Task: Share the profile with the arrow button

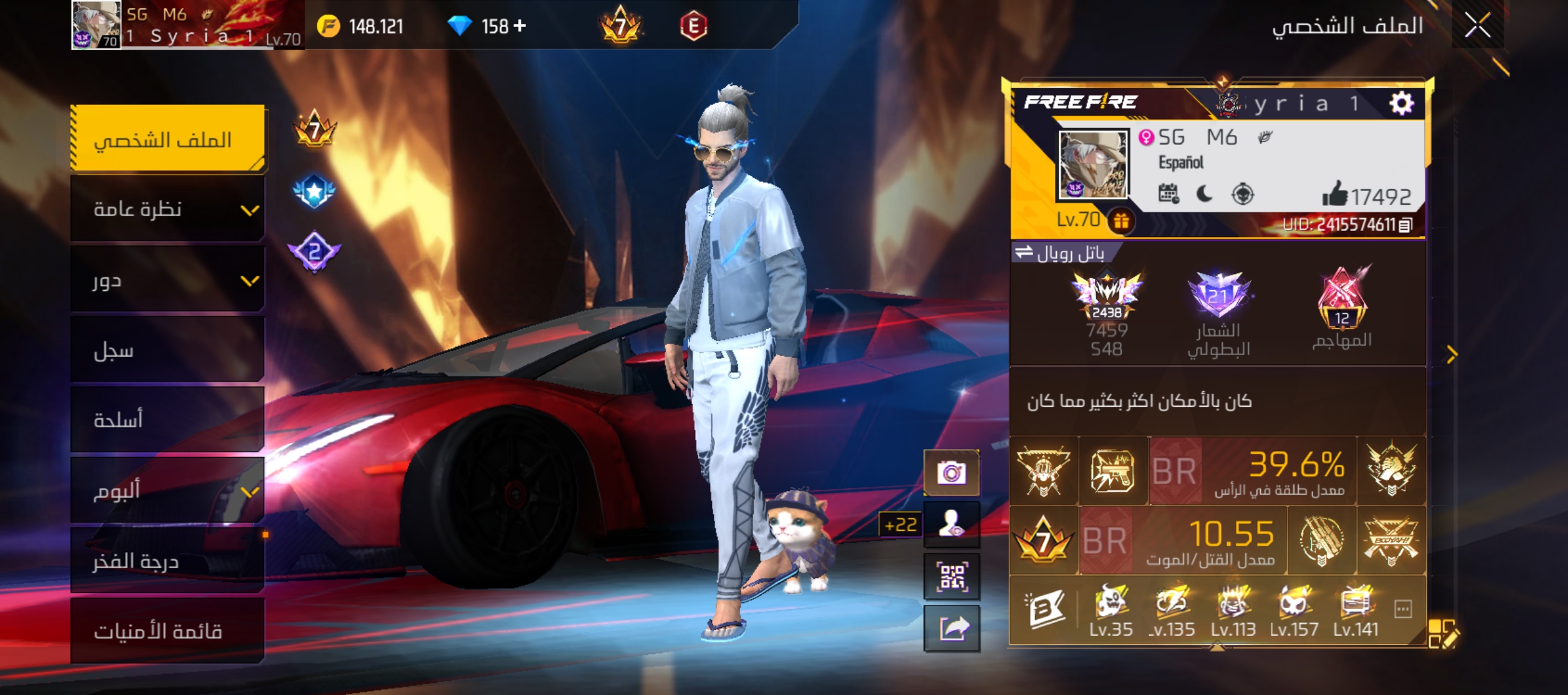Action: tap(951, 628)
